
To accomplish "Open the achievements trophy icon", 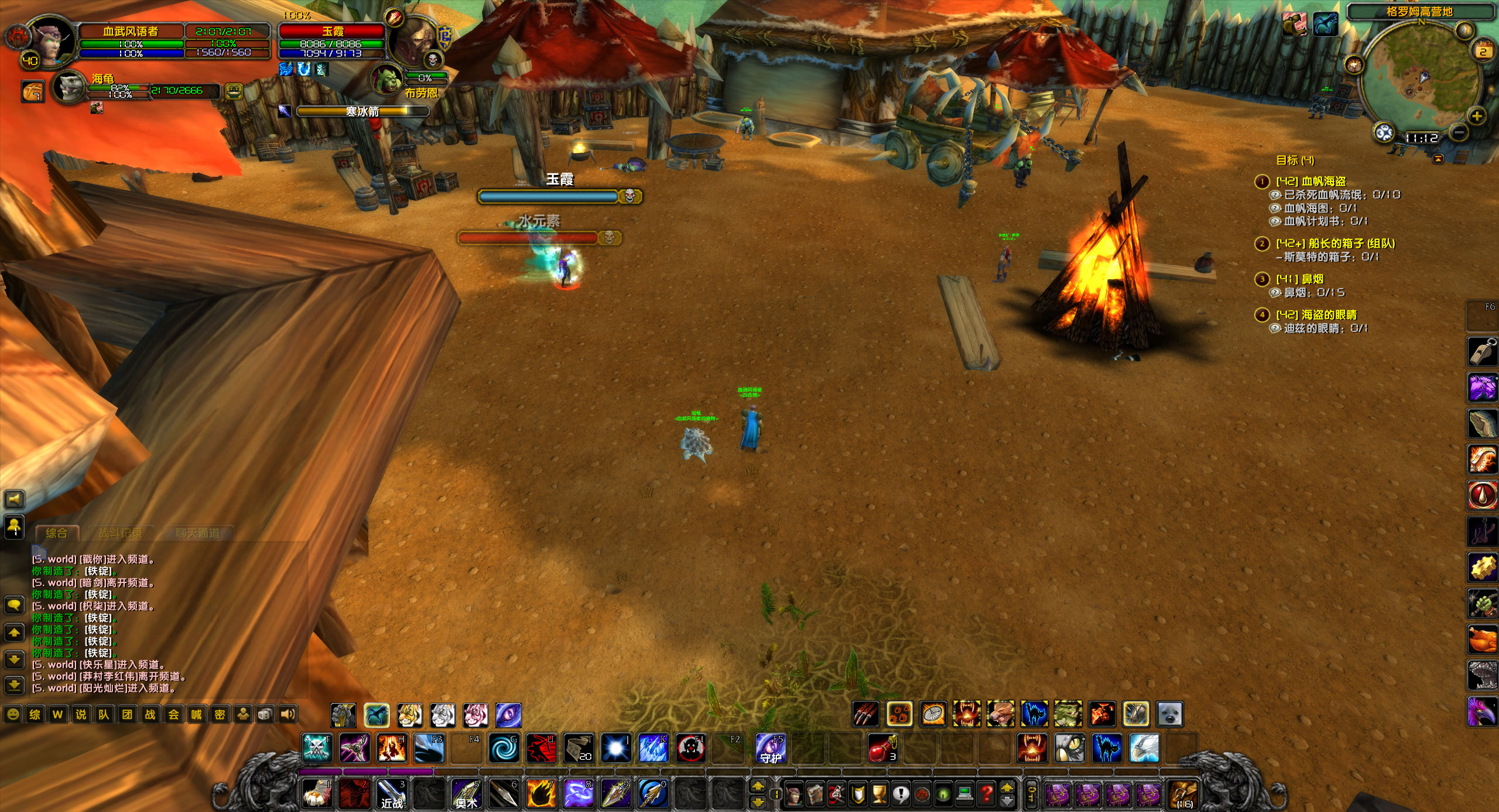I will click(879, 794).
